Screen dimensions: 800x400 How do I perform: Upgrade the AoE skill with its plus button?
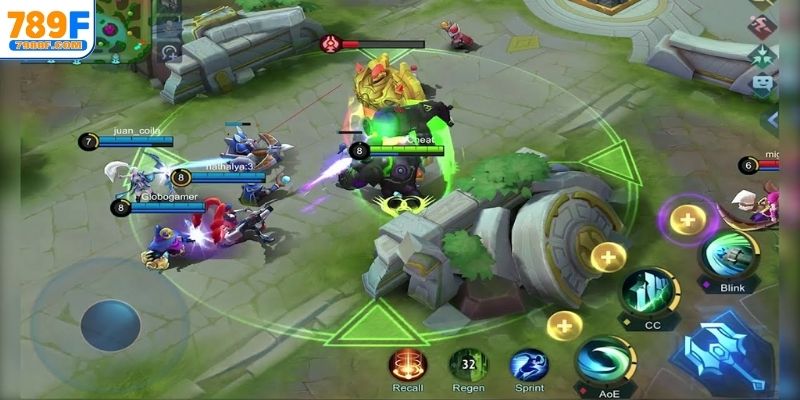(564, 325)
